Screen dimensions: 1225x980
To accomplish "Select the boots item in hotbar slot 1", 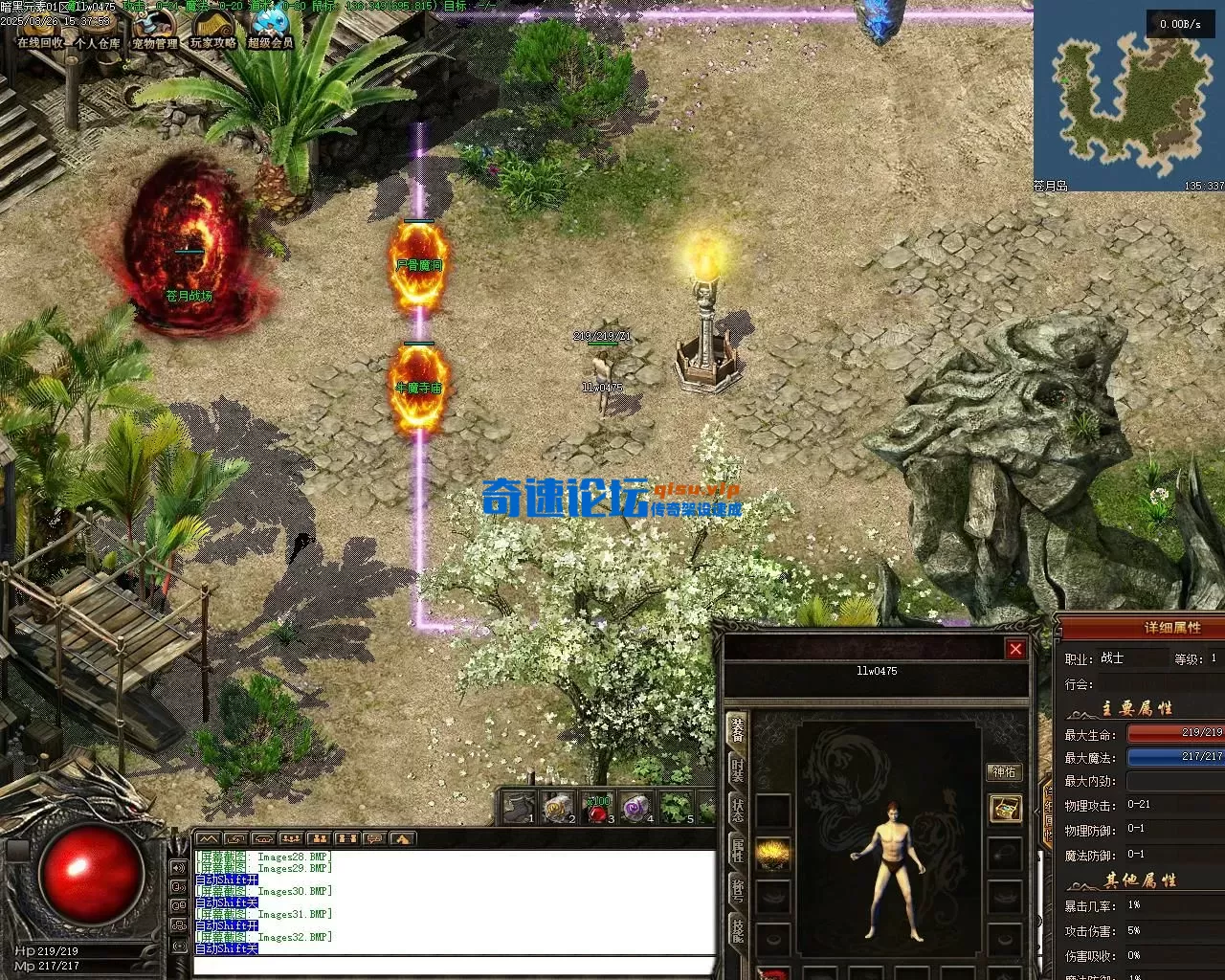I will pyautogui.click(x=519, y=810).
